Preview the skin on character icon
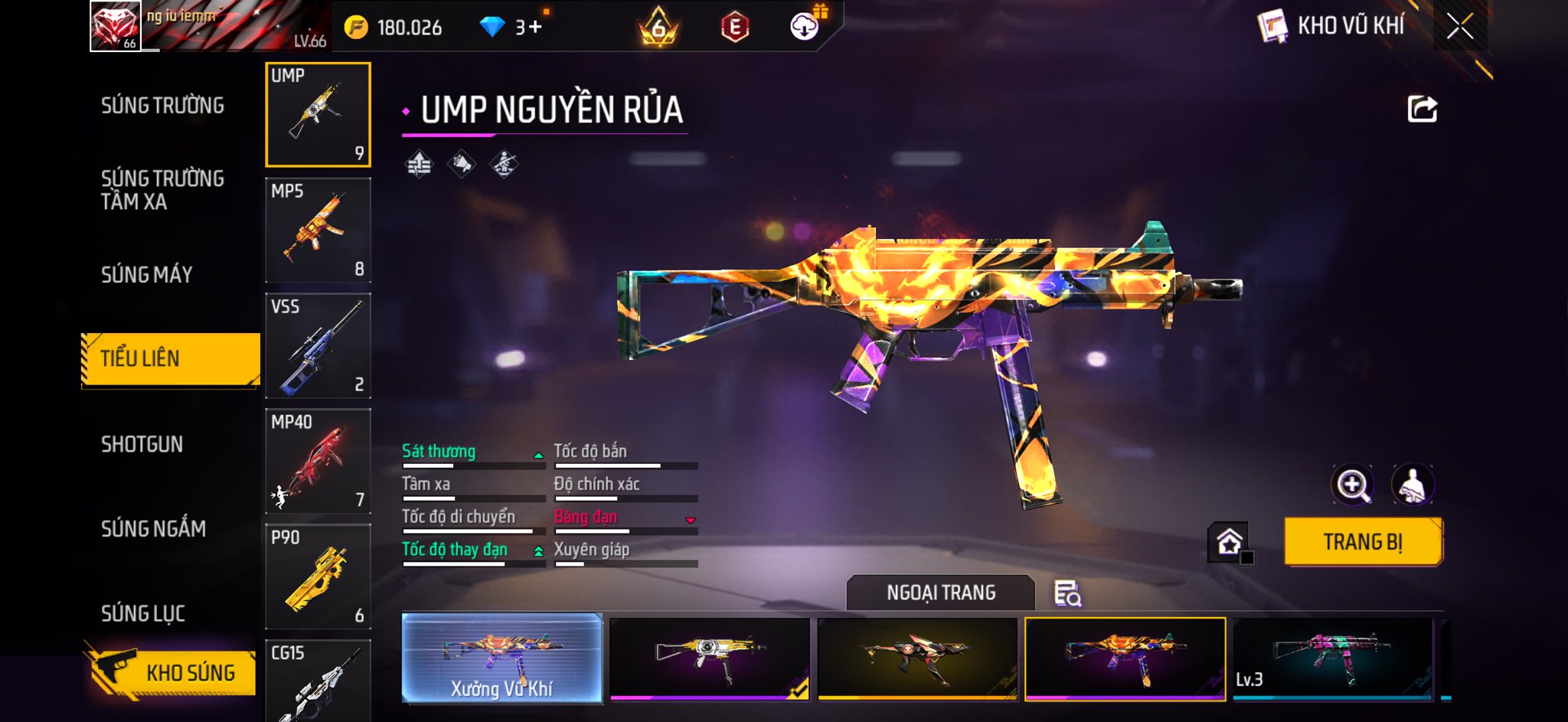This screenshot has width=1568, height=722. [x=1412, y=485]
